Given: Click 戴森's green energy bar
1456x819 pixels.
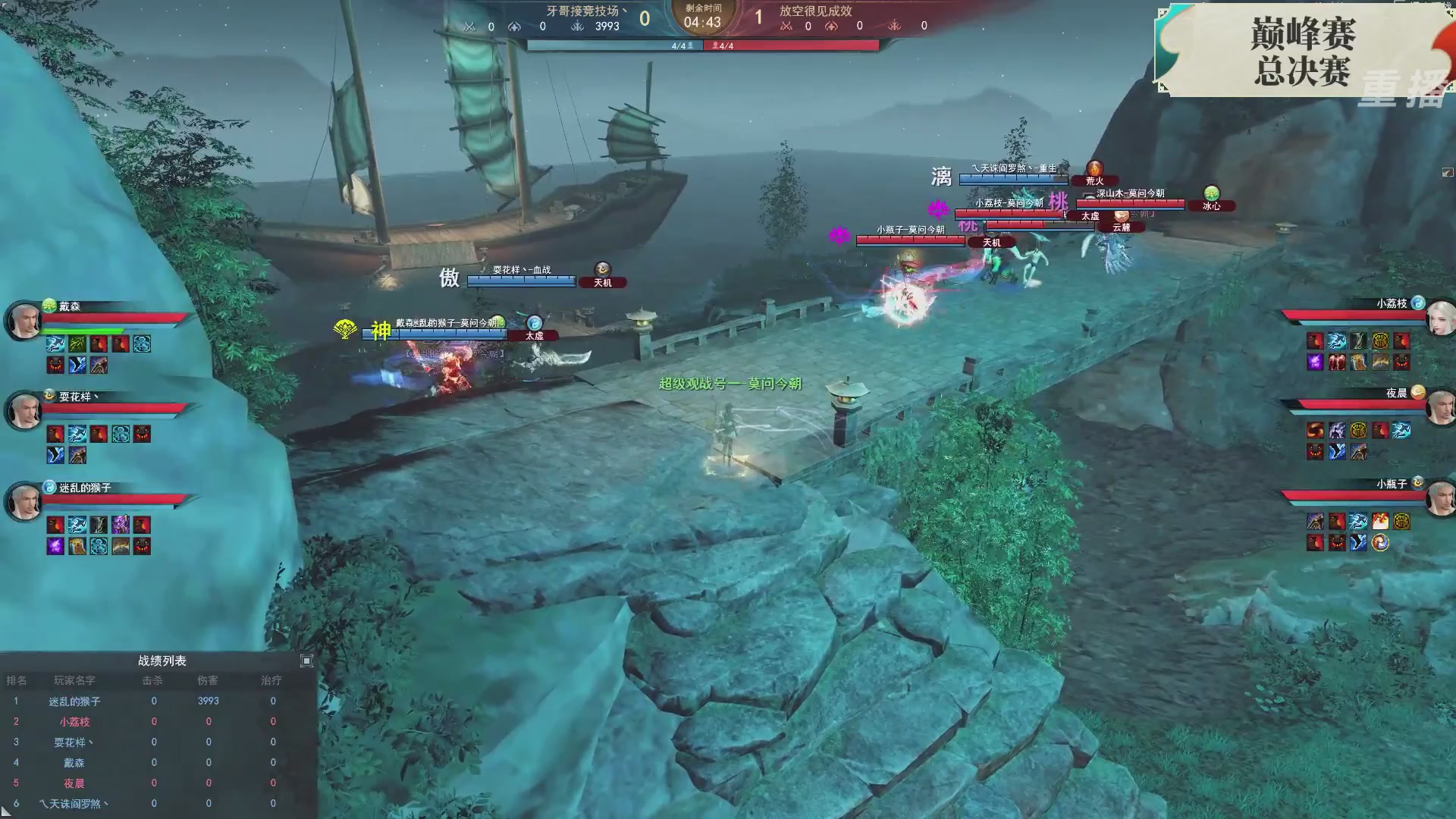Looking at the screenshot, I should [80, 330].
